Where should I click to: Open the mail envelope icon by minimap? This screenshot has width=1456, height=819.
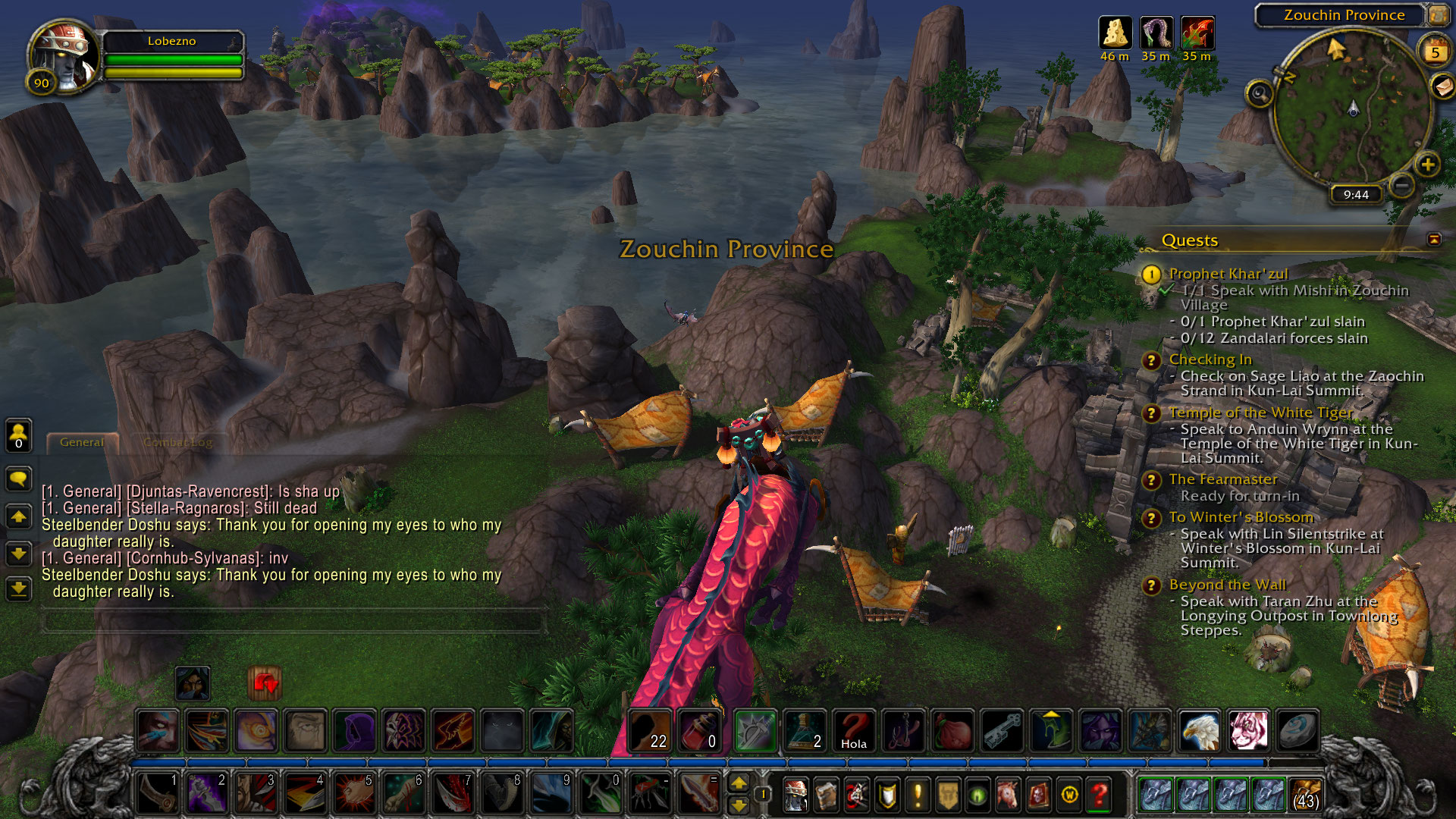1443,86
